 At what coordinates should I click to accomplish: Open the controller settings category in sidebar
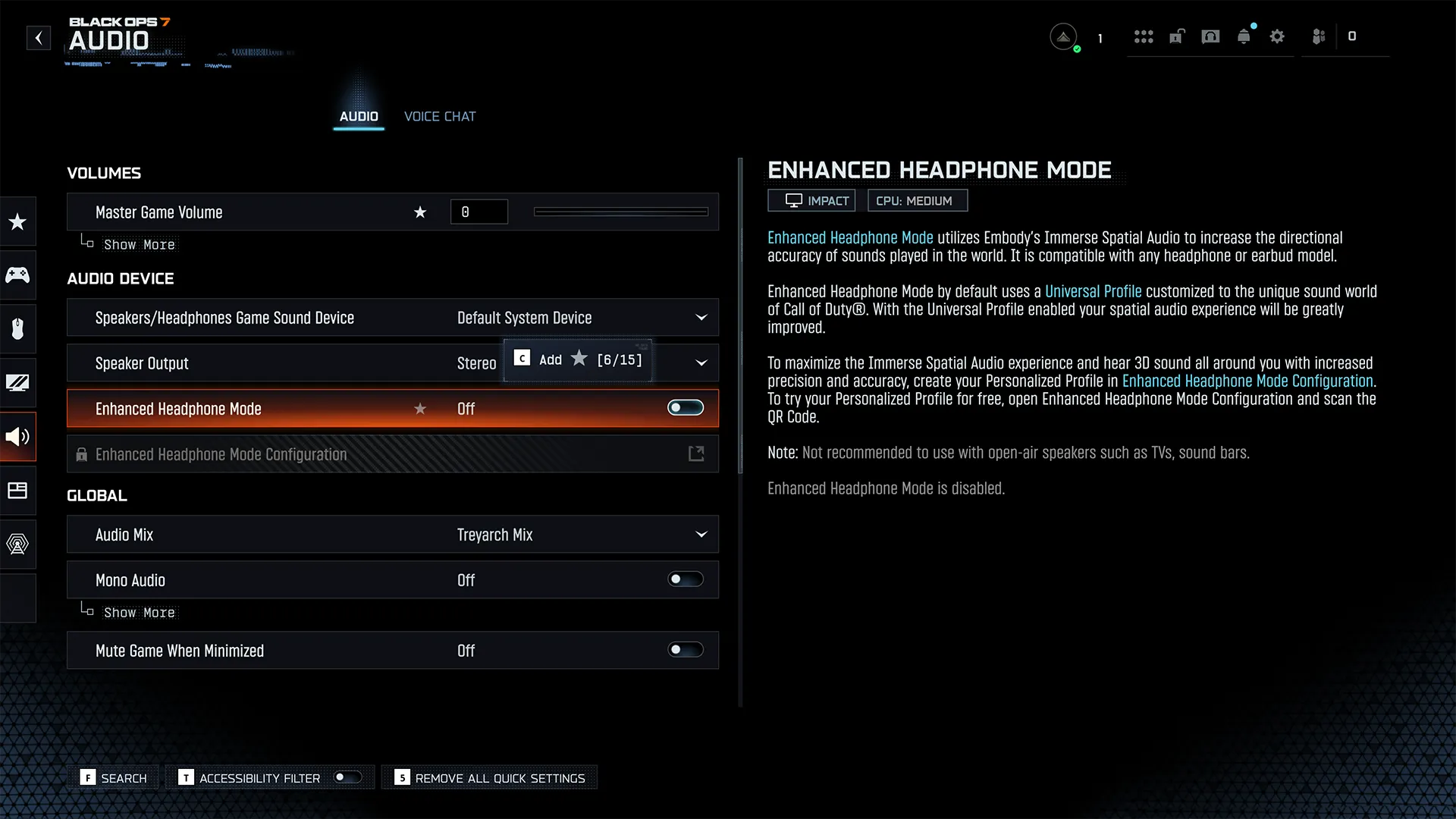(17, 275)
